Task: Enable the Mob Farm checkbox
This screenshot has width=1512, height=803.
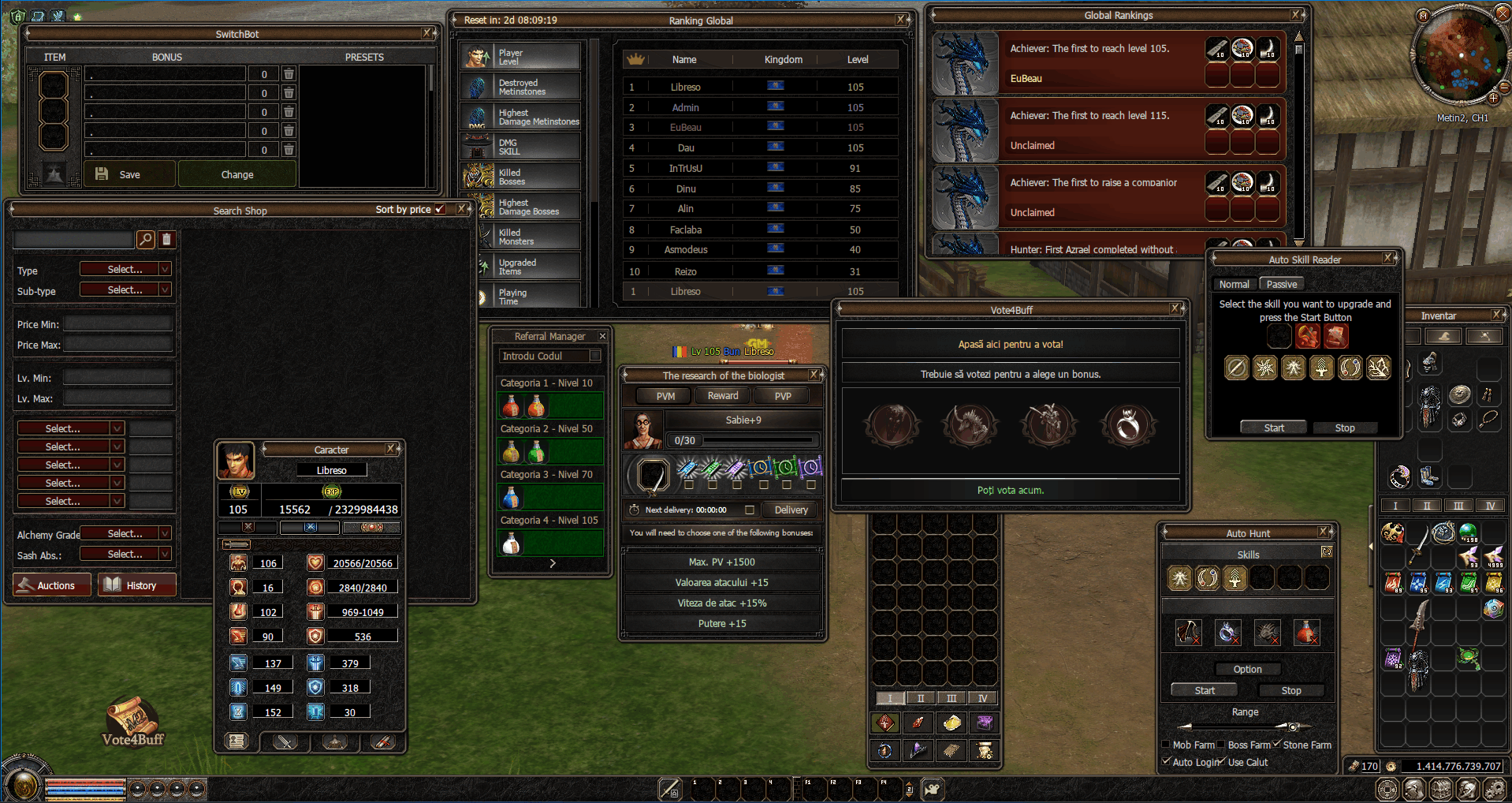Action: pos(1166,745)
